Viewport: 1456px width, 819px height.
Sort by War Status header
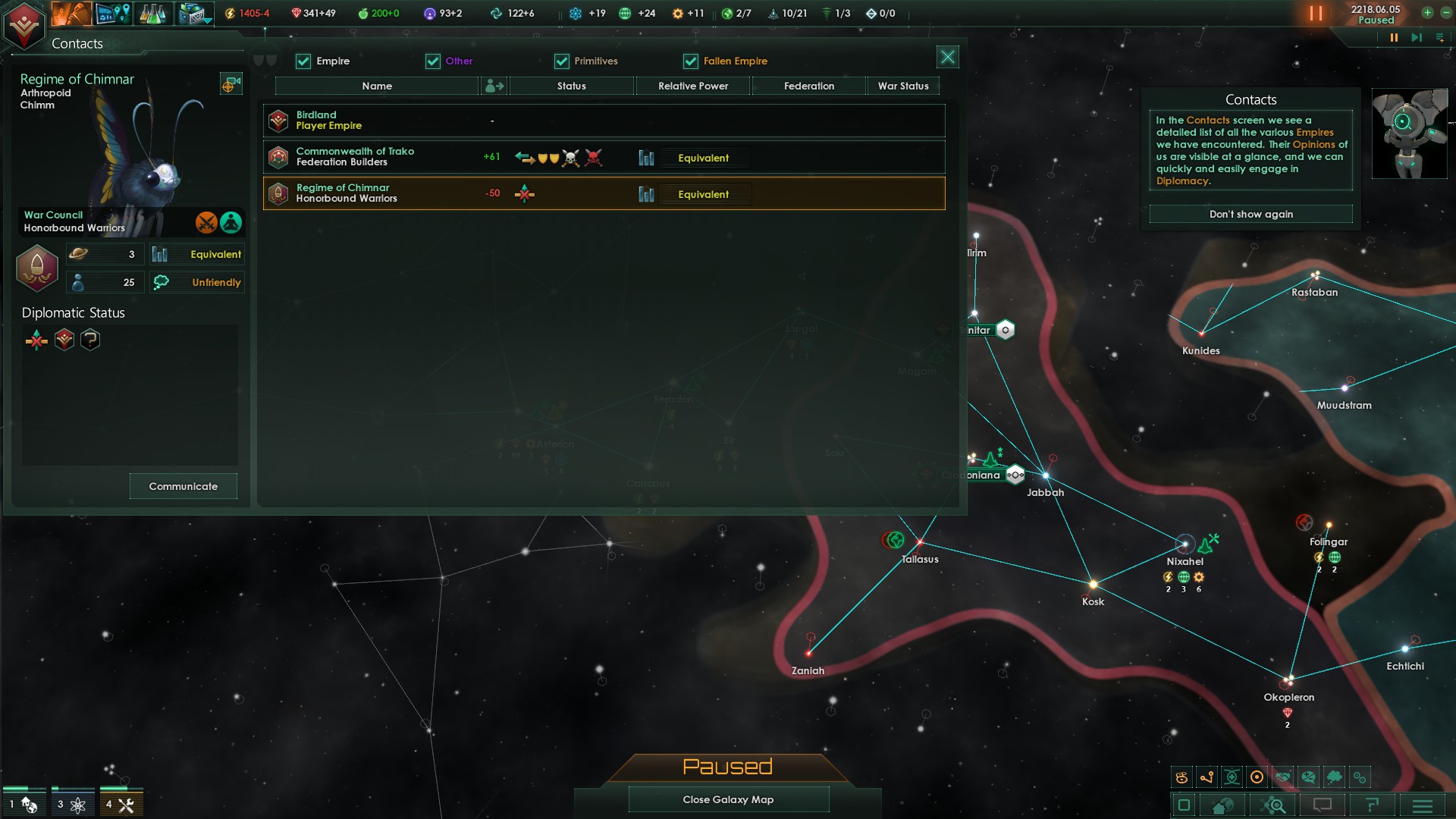pos(902,86)
